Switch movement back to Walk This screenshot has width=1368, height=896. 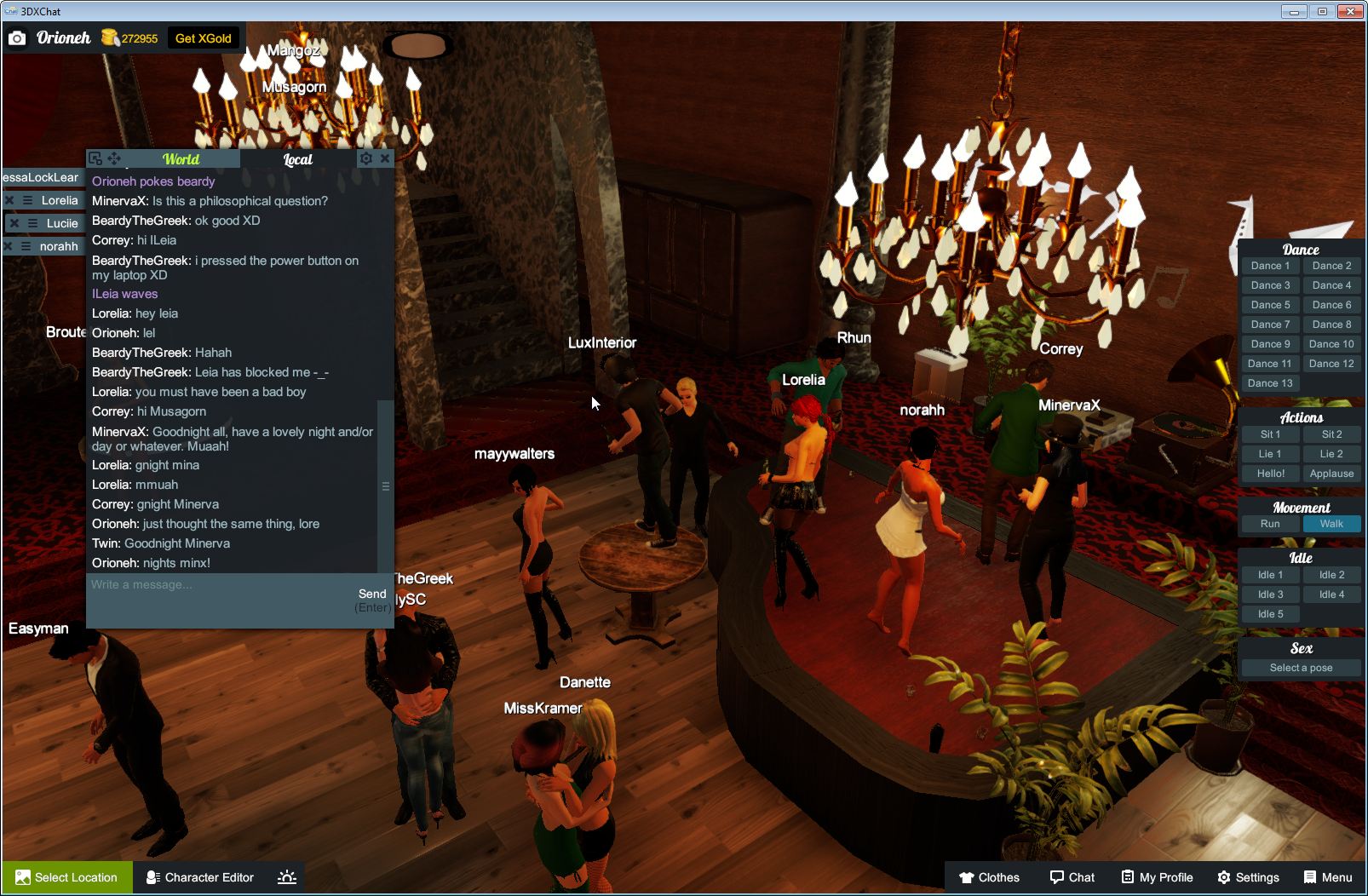click(x=1331, y=524)
